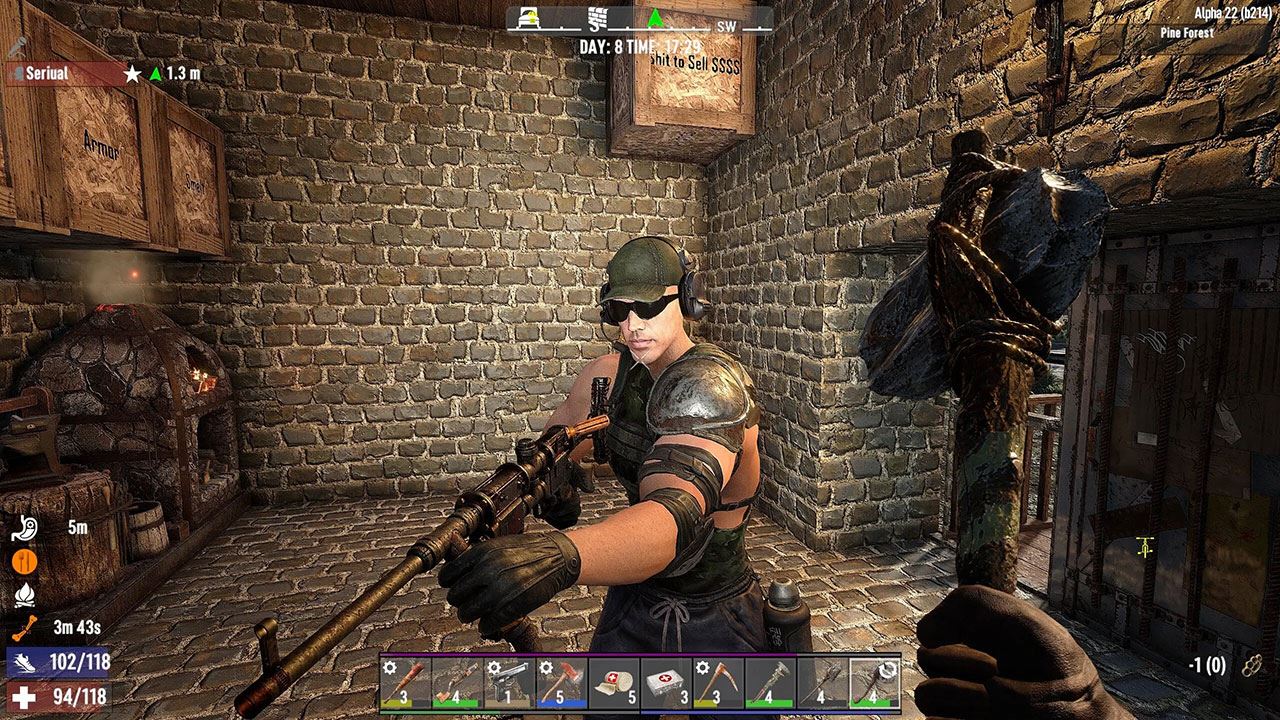
Task: Click the bedroll marker on the compass
Action: [x=529, y=17]
